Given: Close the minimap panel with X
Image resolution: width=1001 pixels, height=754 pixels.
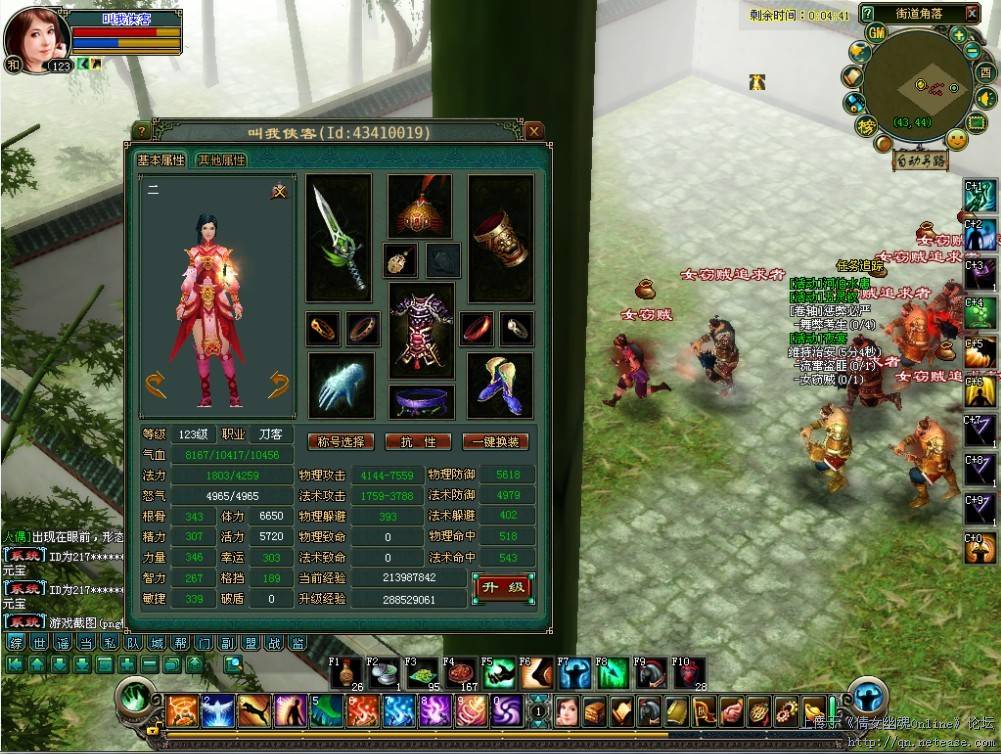Looking at the screenshot, I should 972,13.
